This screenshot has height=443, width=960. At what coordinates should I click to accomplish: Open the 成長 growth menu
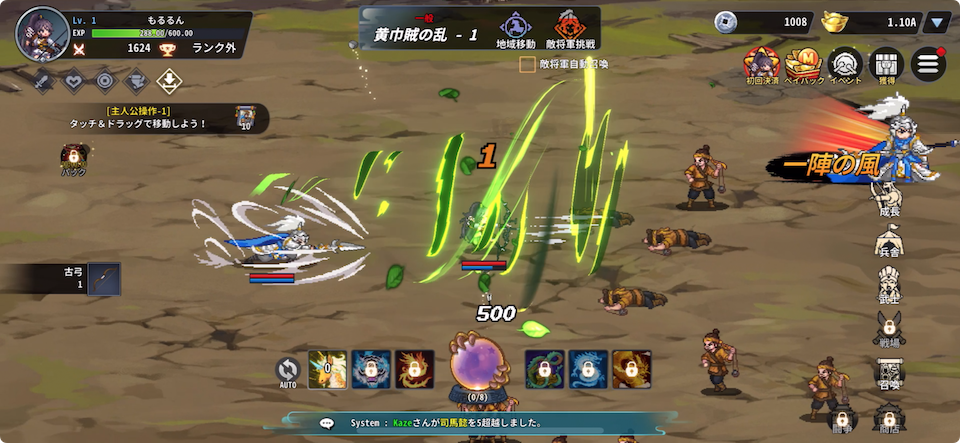click(x=889, y=202)
